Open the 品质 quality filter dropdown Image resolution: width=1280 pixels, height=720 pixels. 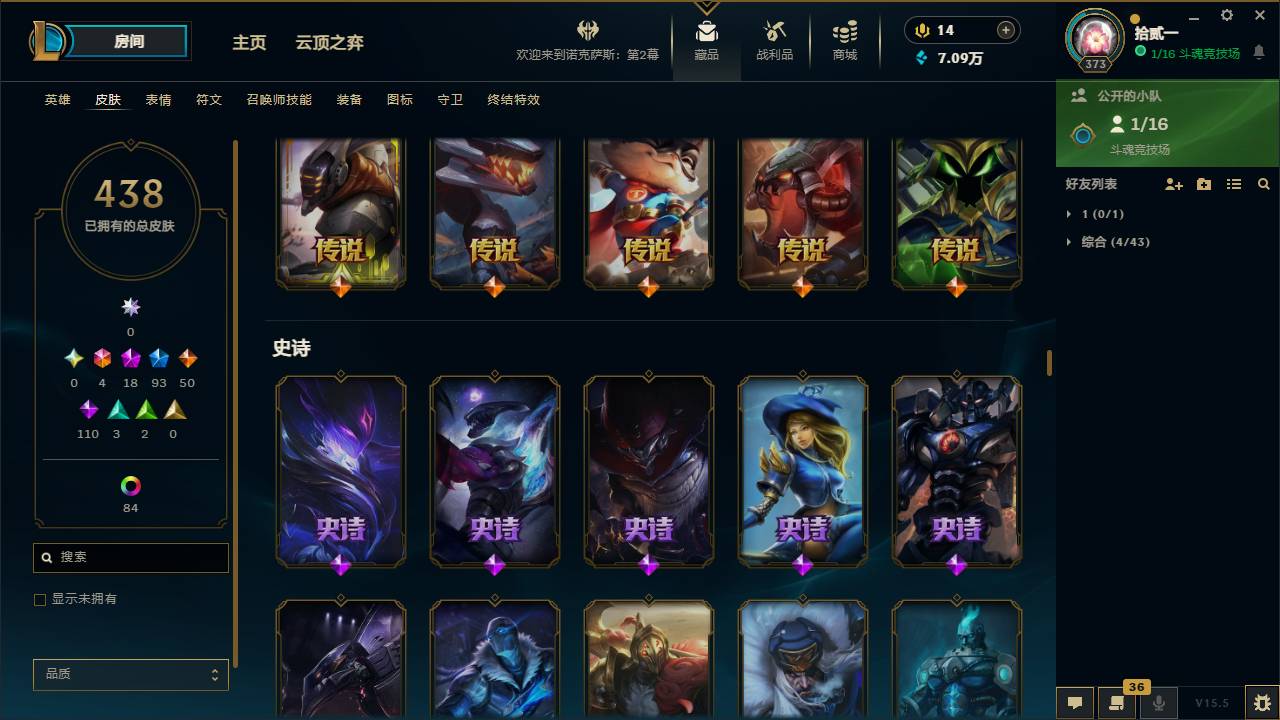[130, 674]
